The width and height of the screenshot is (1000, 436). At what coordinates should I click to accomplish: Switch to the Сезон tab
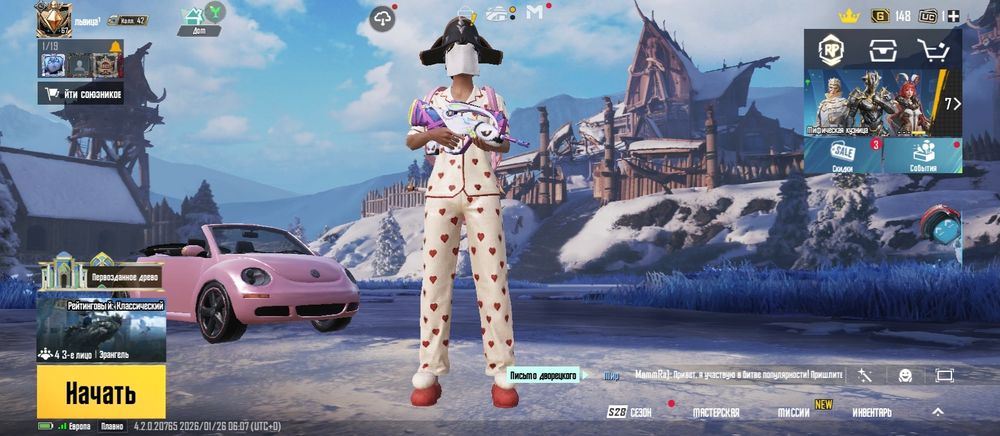pyautogui.click(x=630, y=412)
